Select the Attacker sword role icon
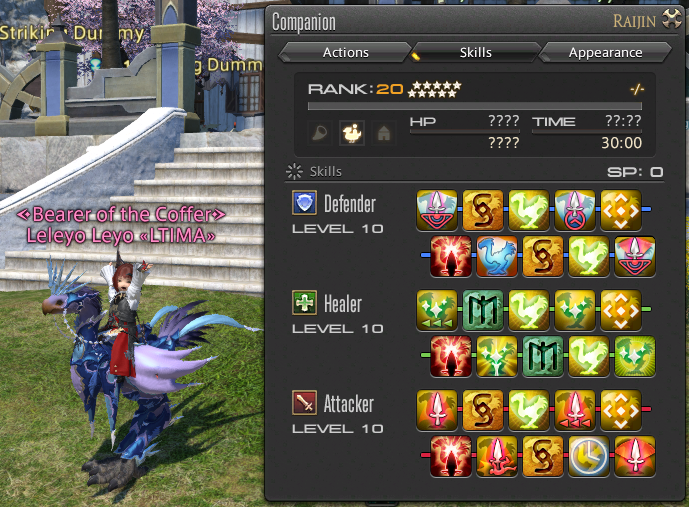Screen dimensions: 689x507 (304, 404)
